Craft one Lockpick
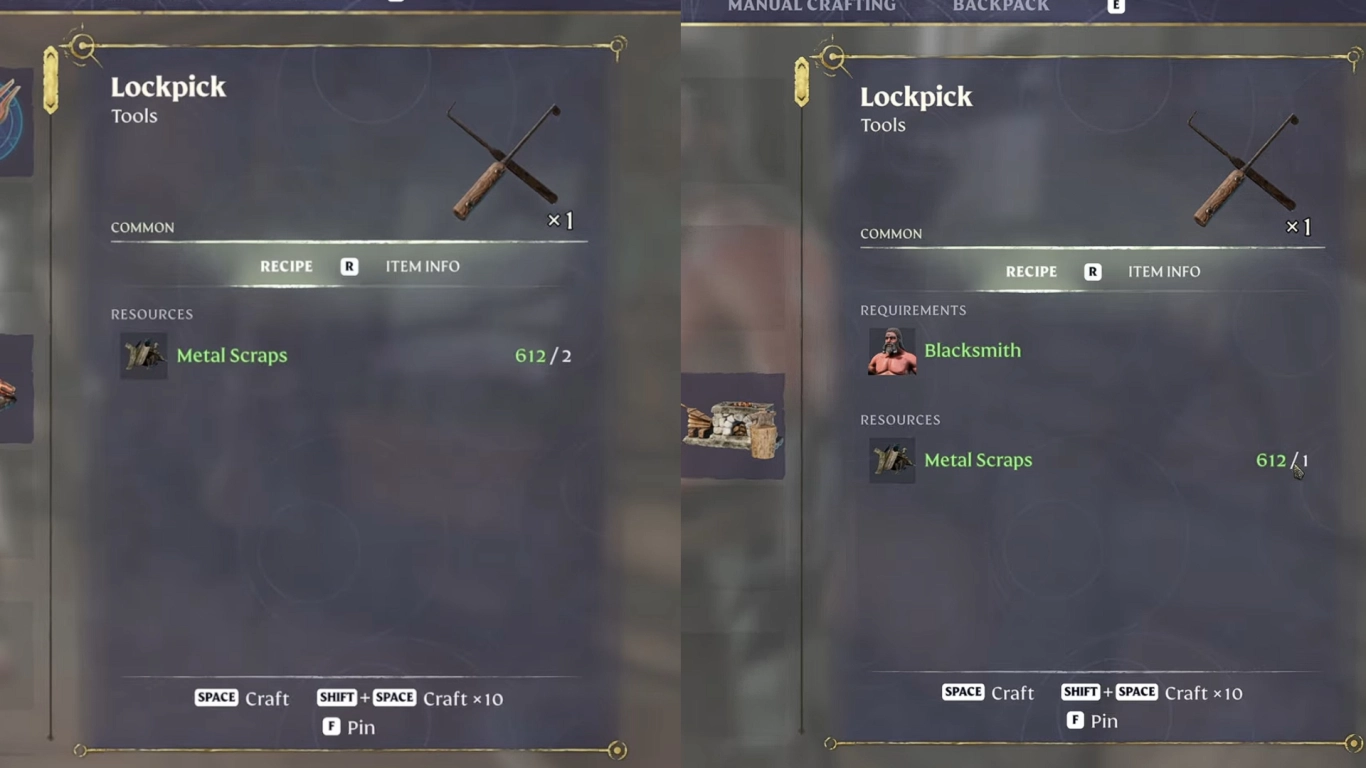This screenshot has height=768, width=1366. click(x=241, y=697)
